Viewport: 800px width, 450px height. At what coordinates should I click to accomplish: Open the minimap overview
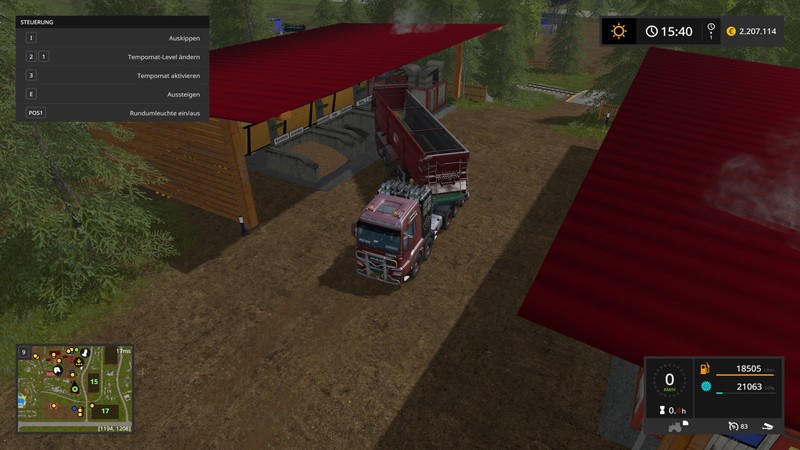click(x=75, y=388)
